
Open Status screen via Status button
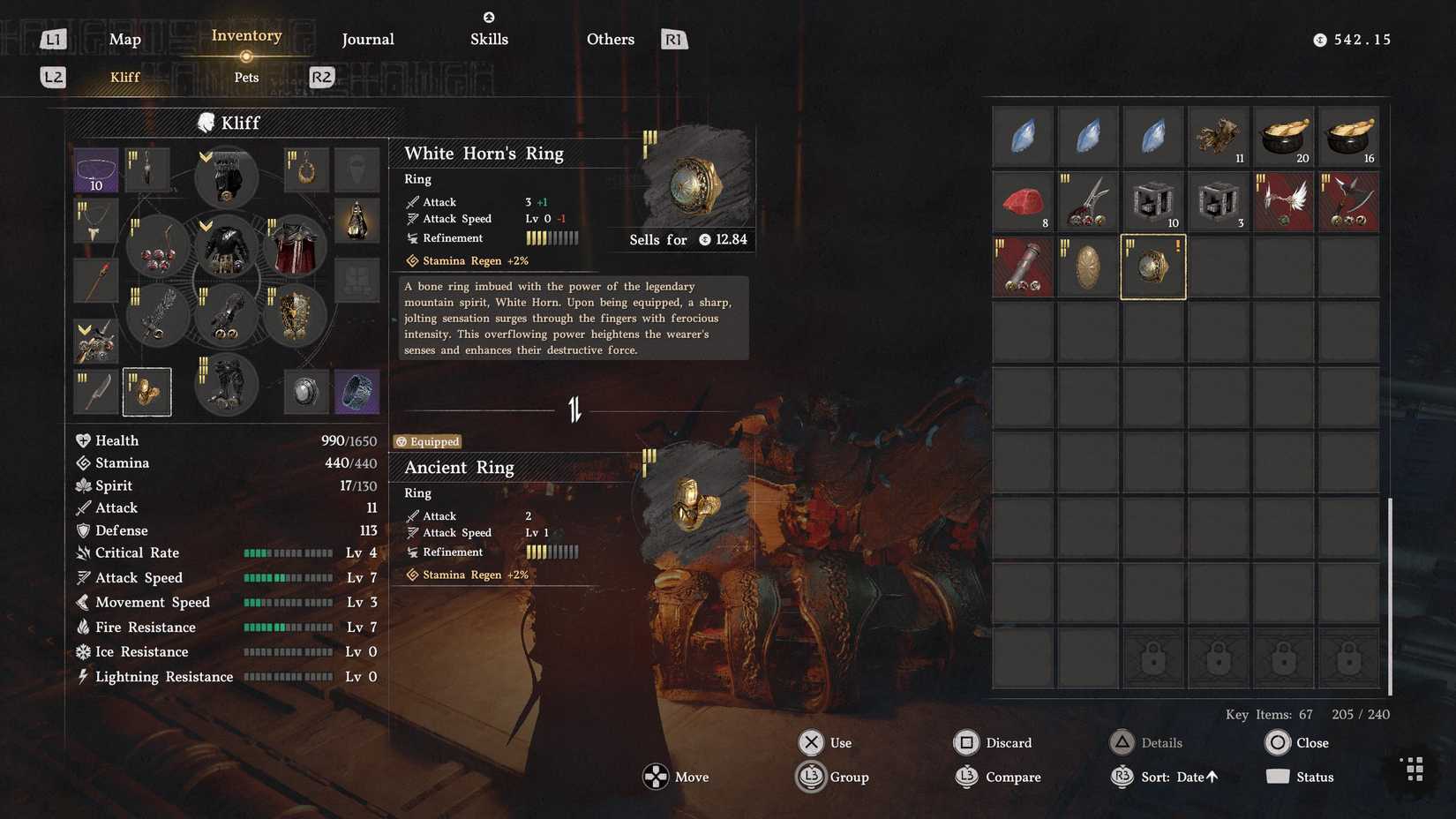(1315, 777)
